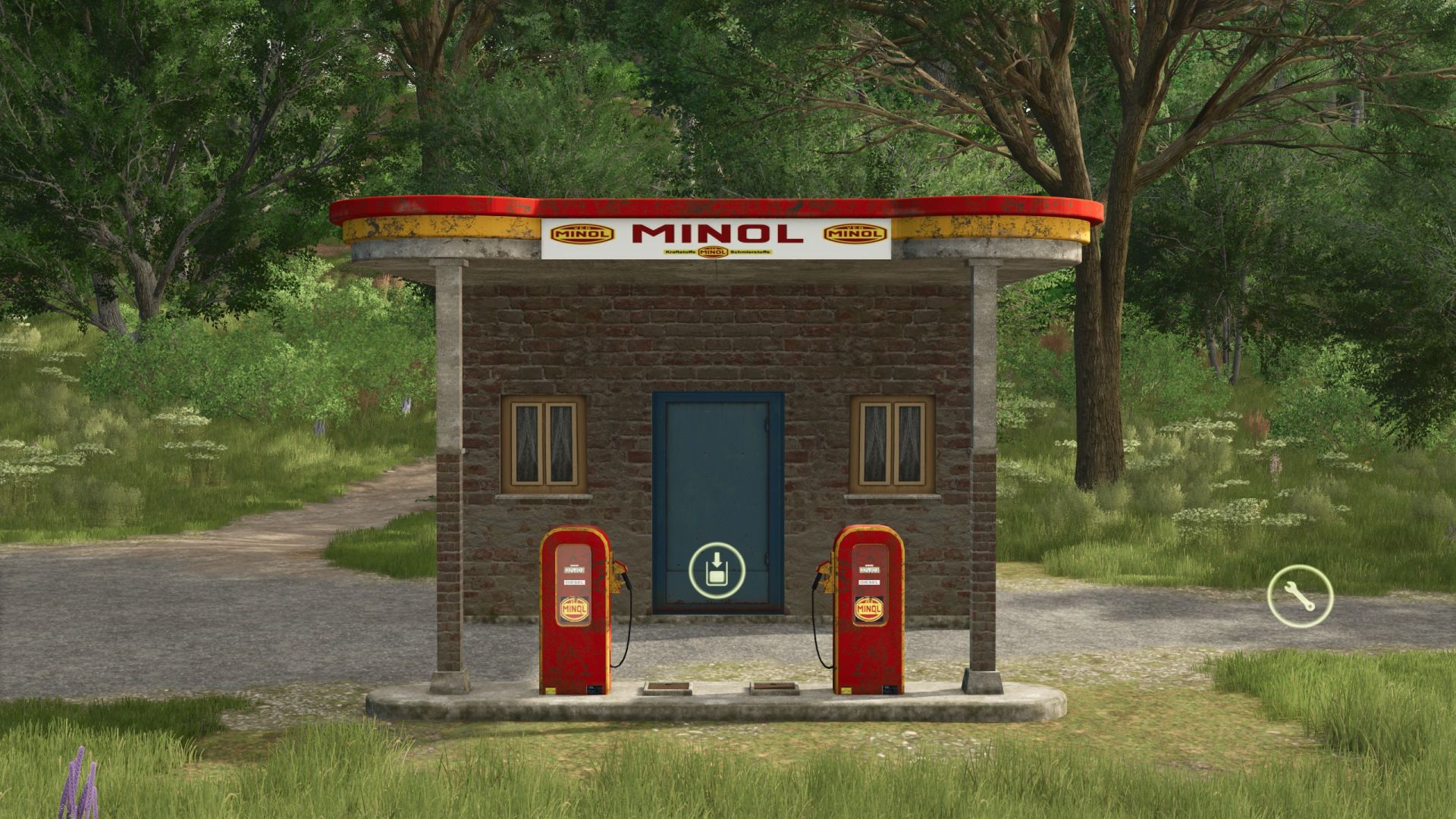Select the wrench workshop marker icon
This screenshot has width=1456, height=819.
point(1300,597)
